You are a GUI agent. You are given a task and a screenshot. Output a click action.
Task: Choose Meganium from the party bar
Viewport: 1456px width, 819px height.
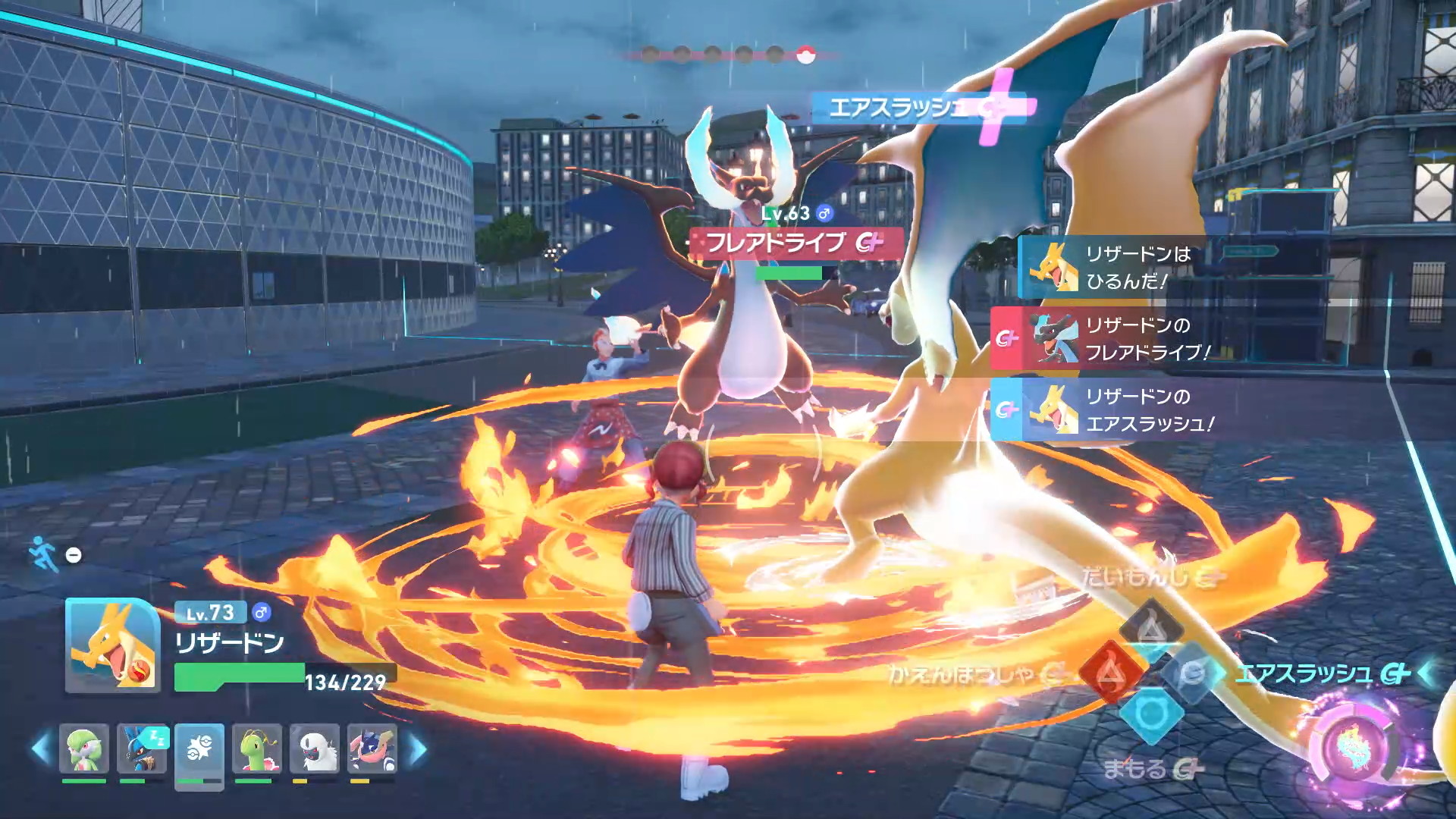[257, 748]
